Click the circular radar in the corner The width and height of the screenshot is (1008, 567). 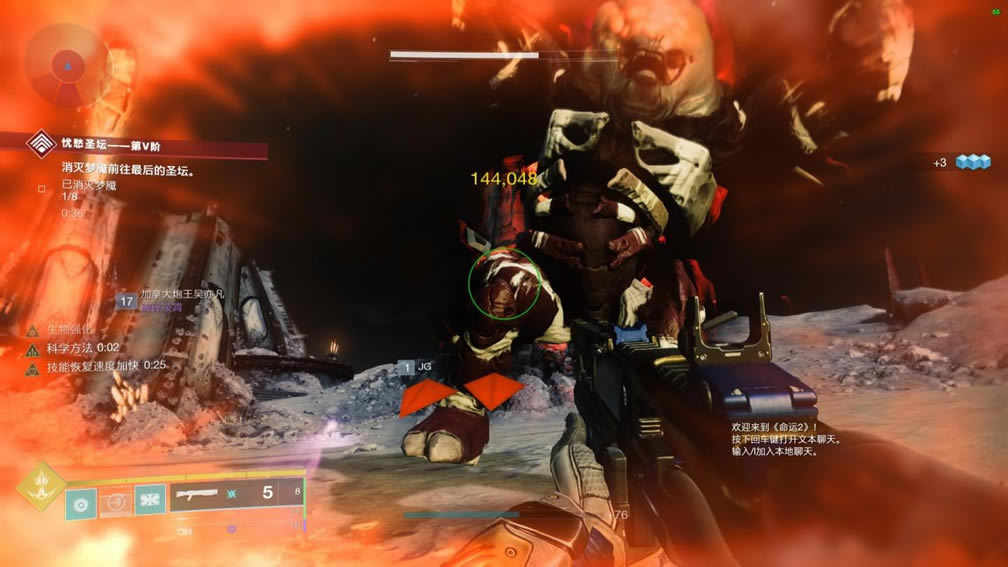(67, 66)
